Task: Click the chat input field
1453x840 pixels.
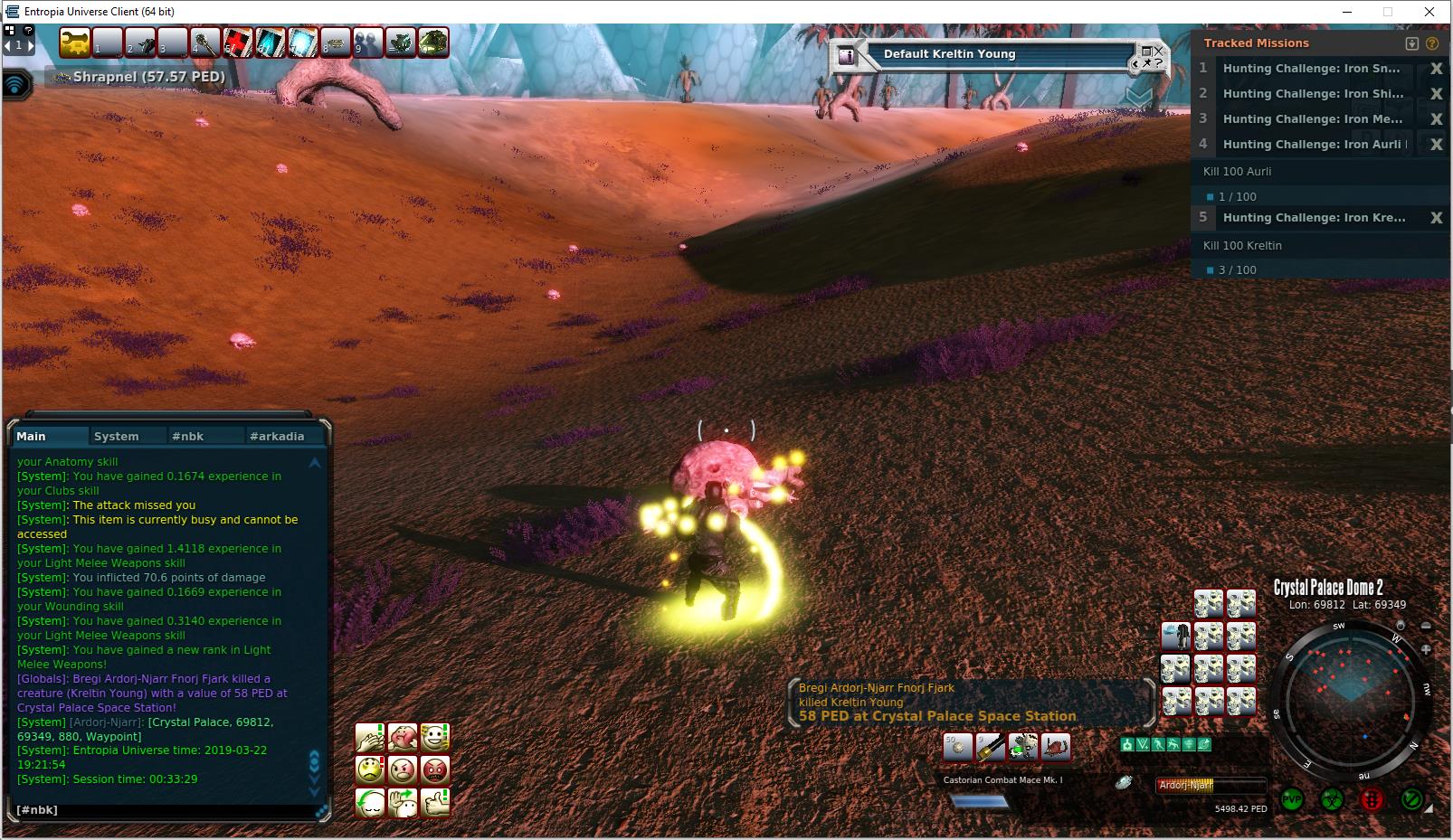Action: coord(163,809)
